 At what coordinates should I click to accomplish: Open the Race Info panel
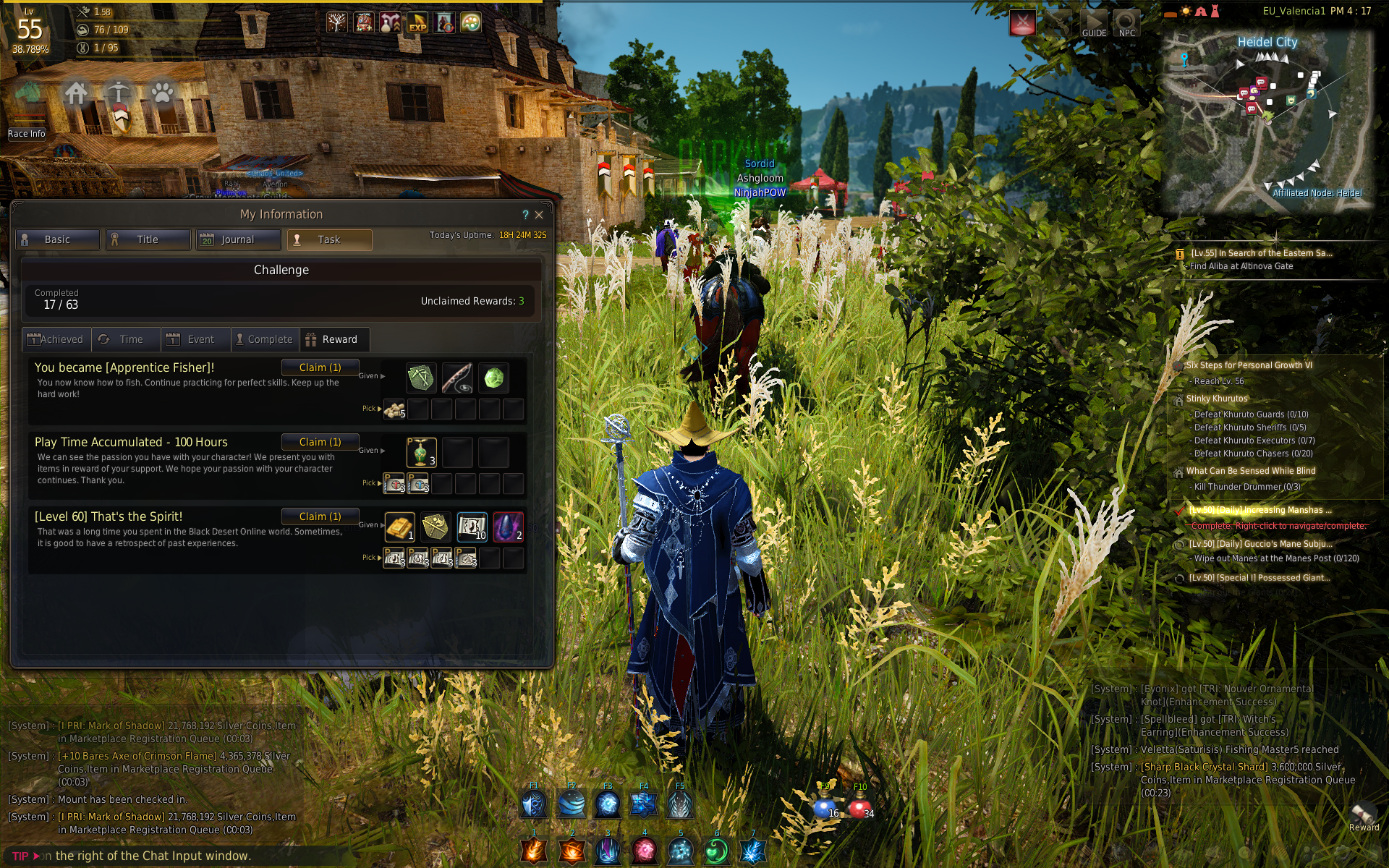pyautogui.click(x=27, y=134)
